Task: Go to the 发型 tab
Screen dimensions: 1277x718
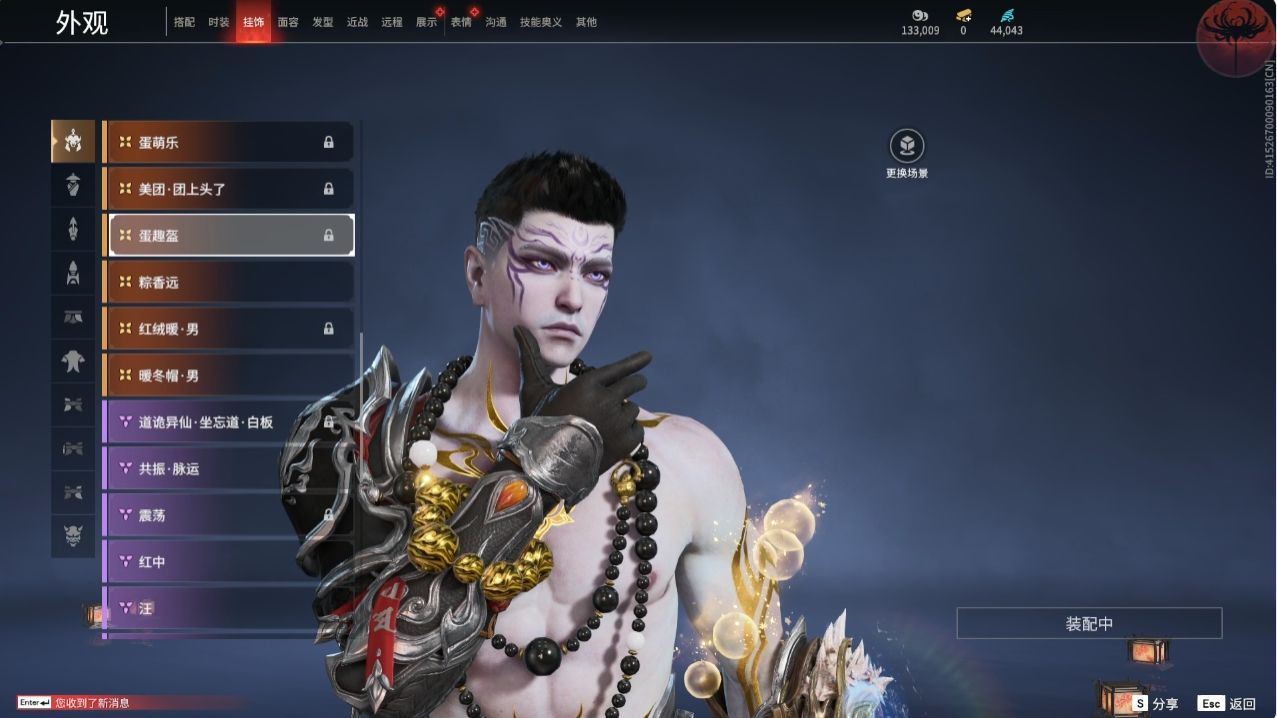Action: (x=323, y=22)
